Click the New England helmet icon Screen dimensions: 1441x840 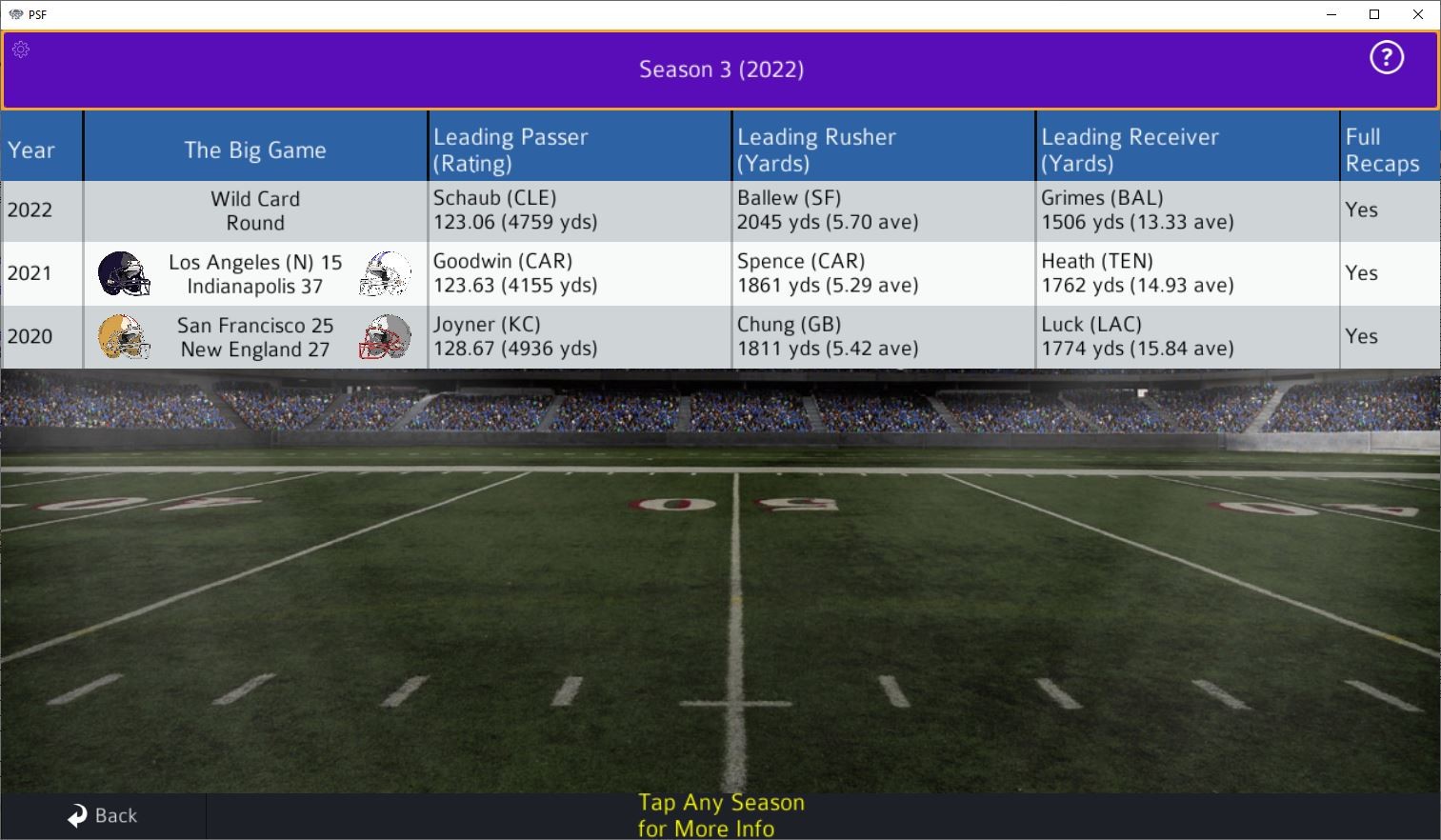(x=386, y=337)
